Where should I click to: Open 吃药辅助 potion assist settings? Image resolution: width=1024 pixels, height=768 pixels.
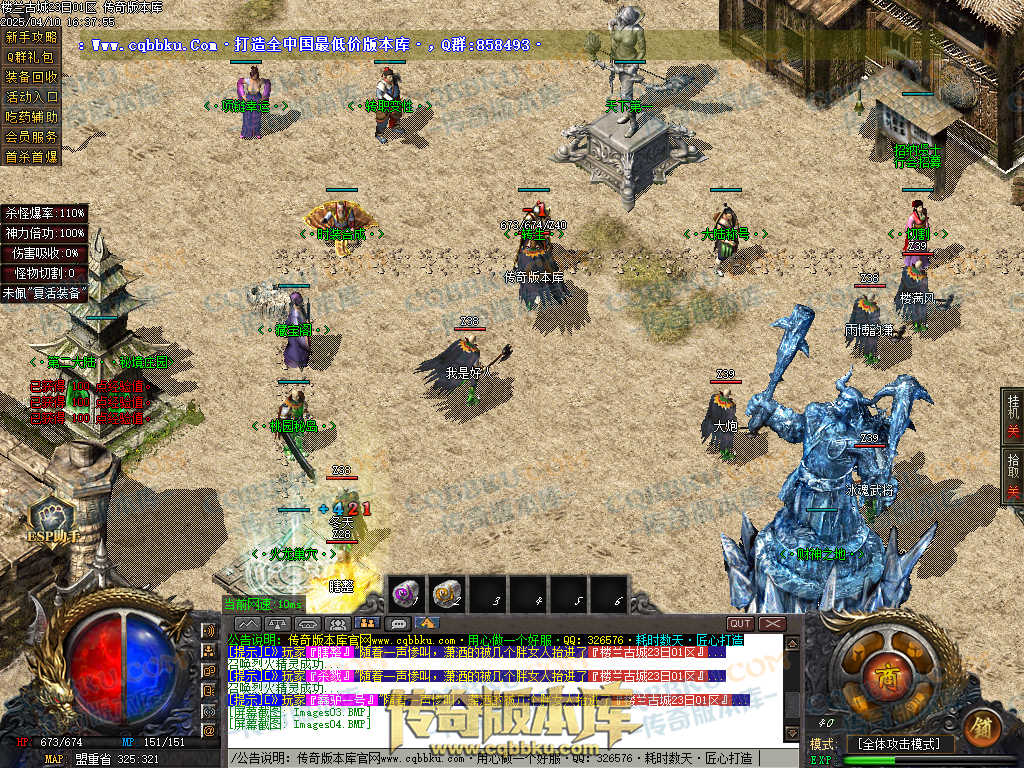[31, 117]
